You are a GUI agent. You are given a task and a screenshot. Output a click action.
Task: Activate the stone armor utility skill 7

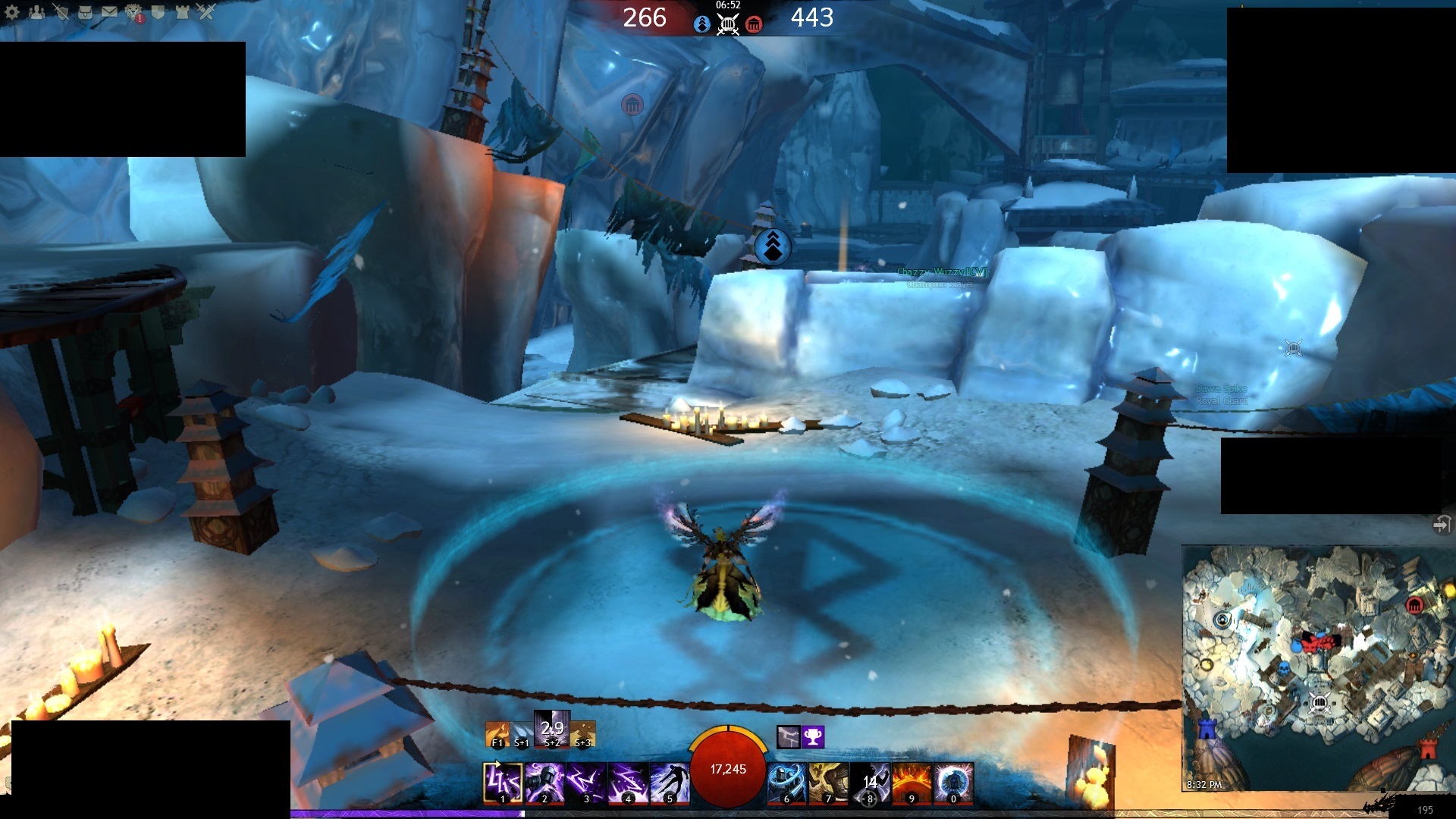829,783
